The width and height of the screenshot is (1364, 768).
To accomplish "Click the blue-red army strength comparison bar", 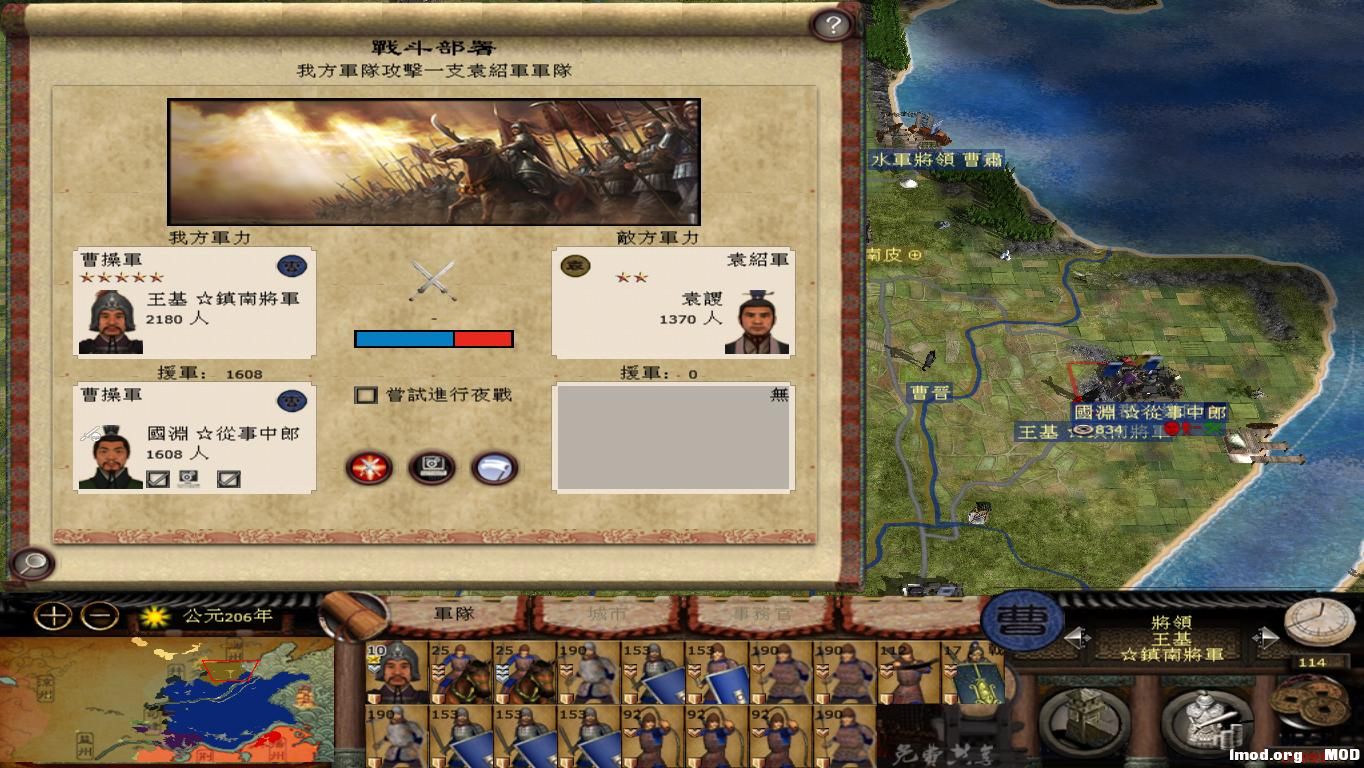I will (433, 338).
